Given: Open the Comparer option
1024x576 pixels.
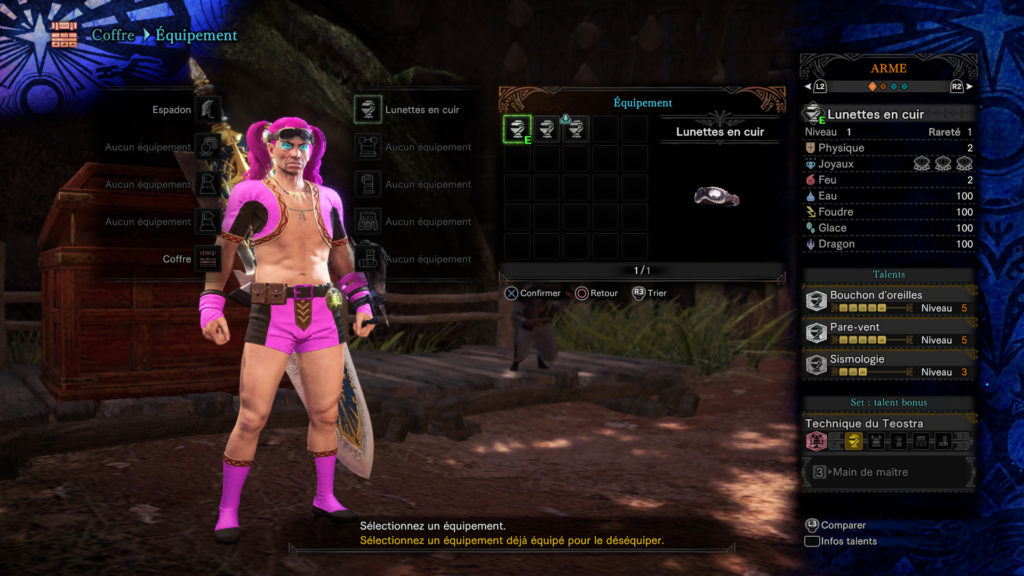Looking at the screenshot, I should click(836, 525).
